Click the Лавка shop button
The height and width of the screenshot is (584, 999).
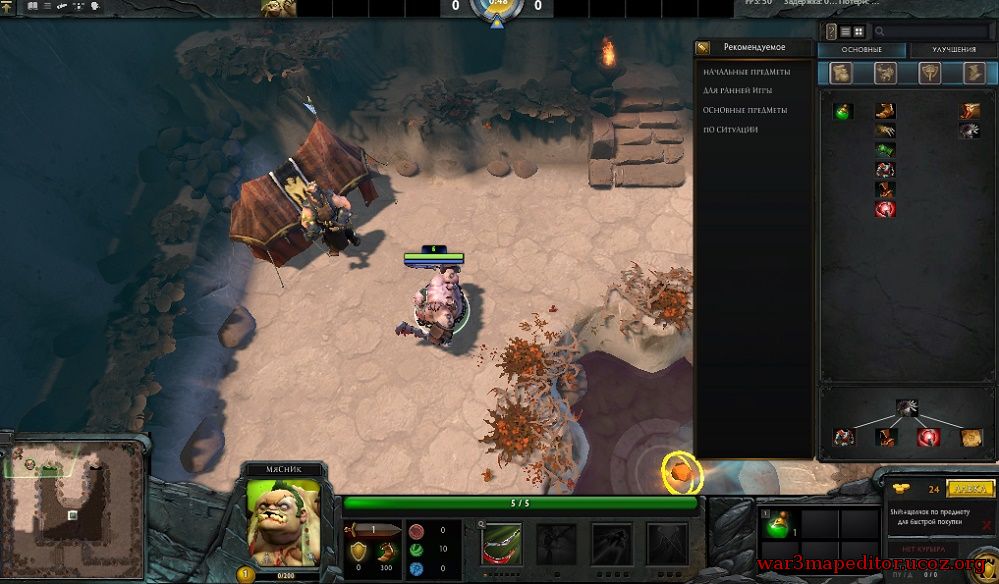pos(969,489)
